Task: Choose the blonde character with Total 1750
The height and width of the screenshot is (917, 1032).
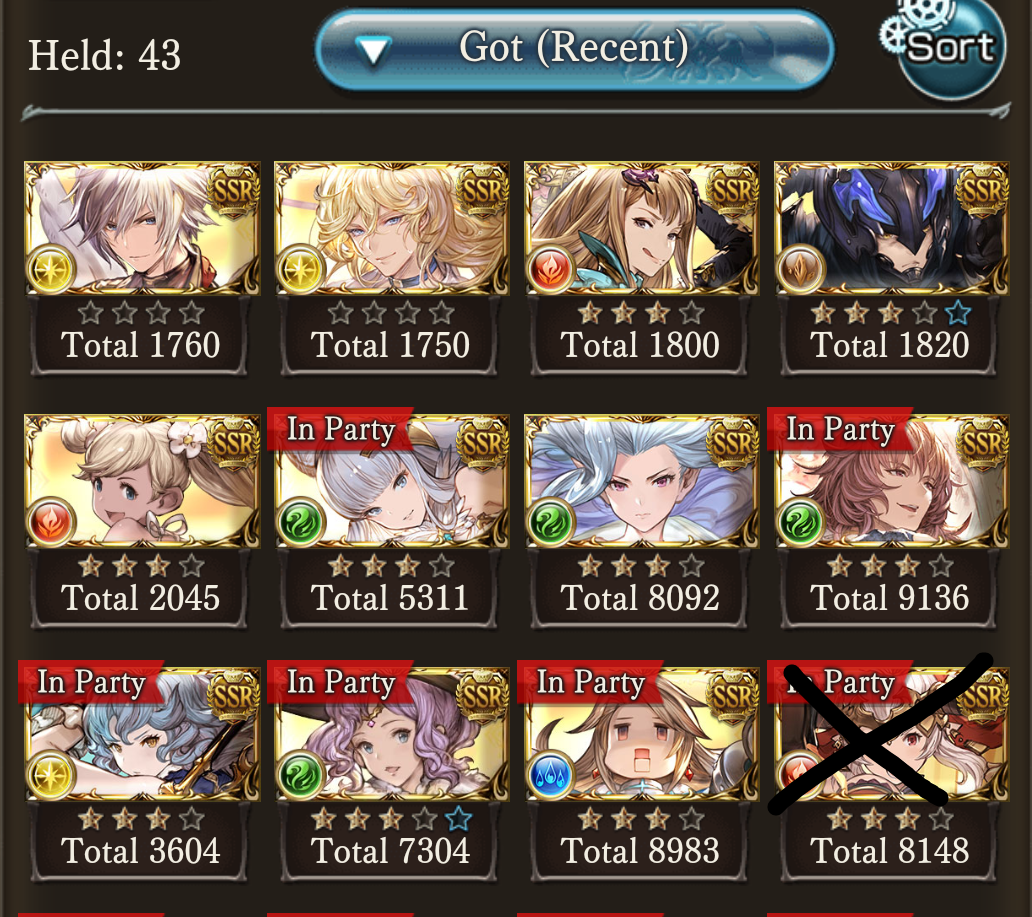Action: point(391,229)
